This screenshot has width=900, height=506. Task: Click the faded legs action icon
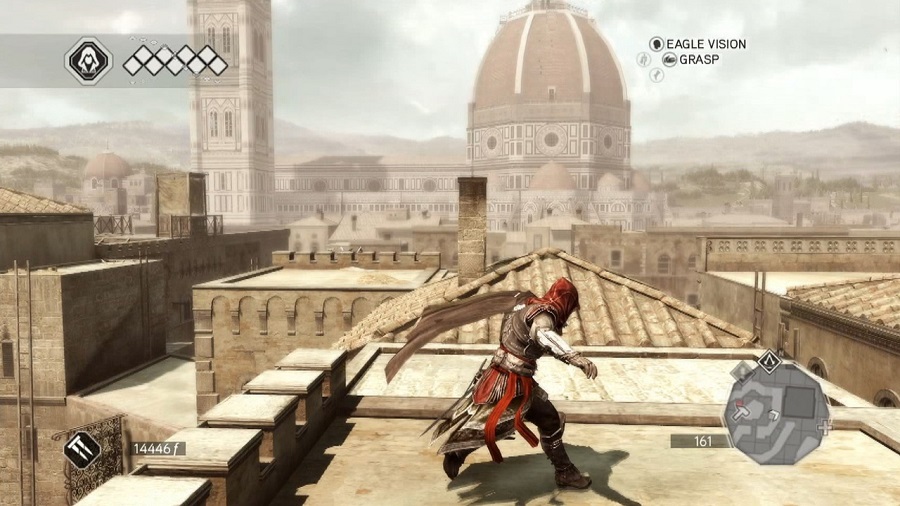click(x=657, y=75)
